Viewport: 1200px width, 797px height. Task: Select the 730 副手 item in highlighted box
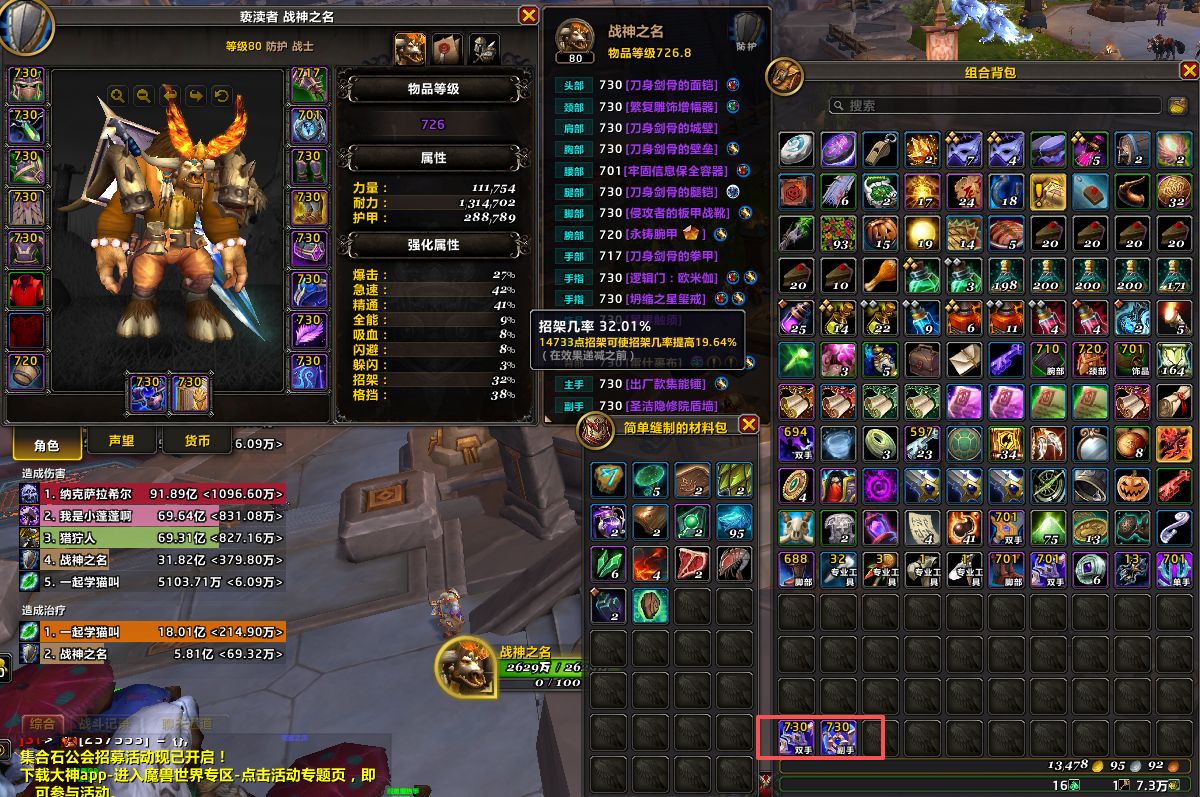[838, 738]
